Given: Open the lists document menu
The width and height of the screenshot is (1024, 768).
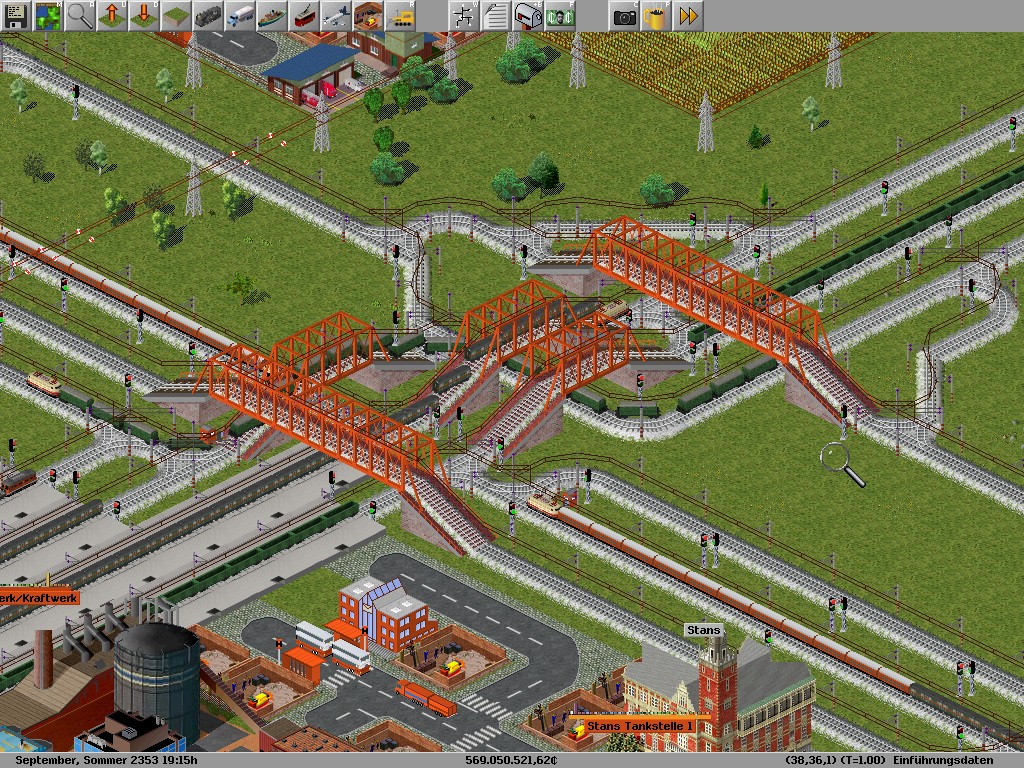Looking at the screenshot, I should [496, 16].
